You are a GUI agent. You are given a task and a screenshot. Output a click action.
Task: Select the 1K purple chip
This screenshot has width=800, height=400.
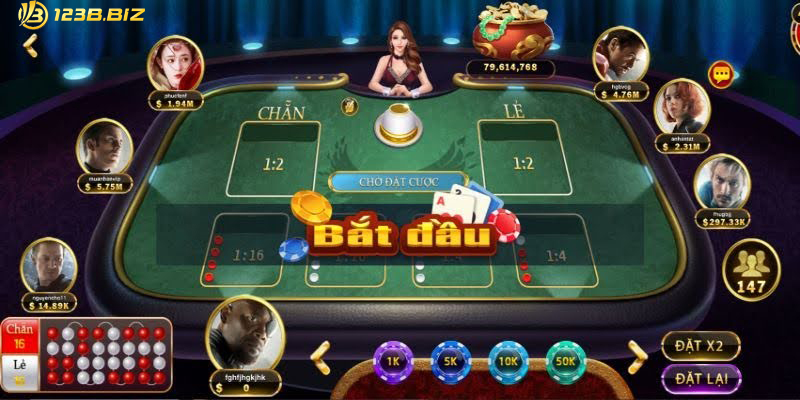pos(393,357)
